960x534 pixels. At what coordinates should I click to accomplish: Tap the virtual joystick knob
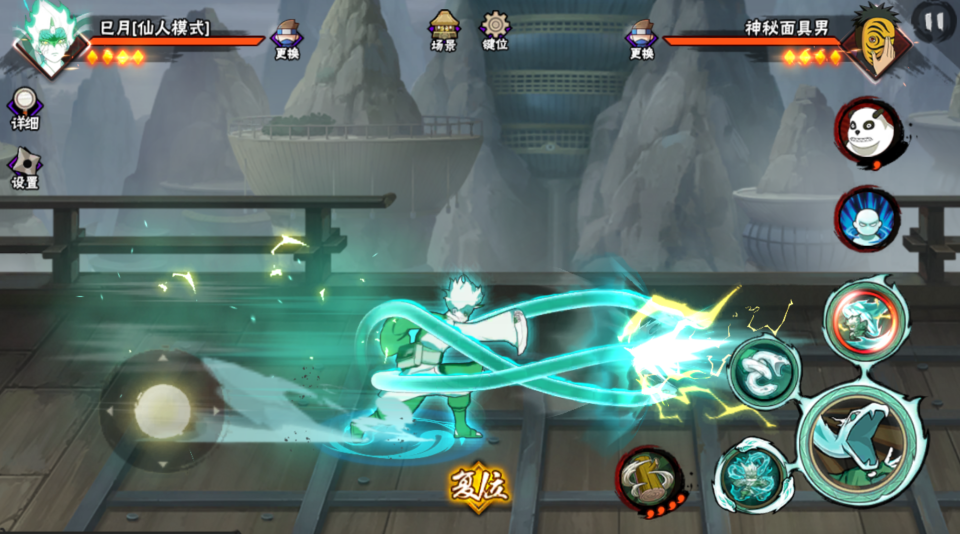[x=162, y=409]
